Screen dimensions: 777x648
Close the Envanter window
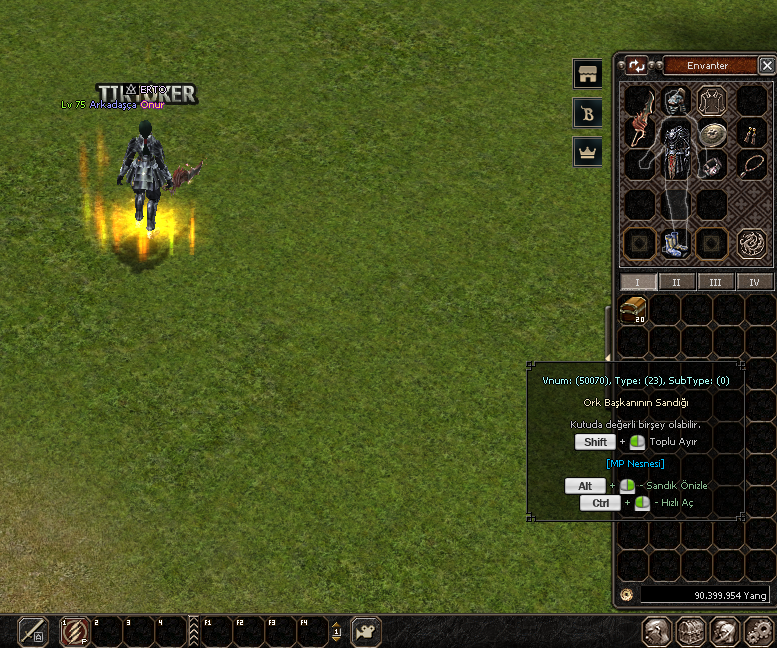767,66
